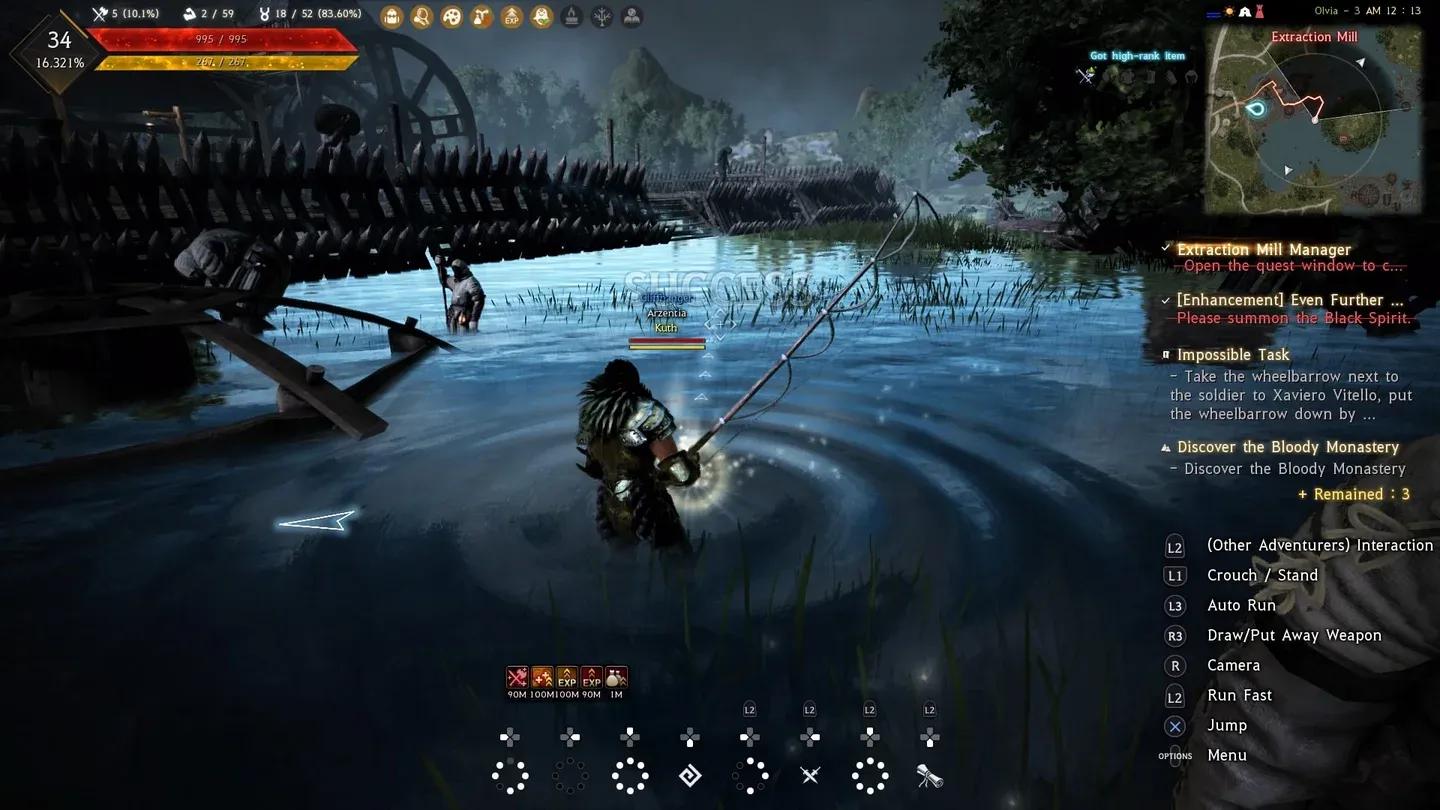The height and width of the screenshot is (810, 1440).
Task: Click the red tower icon above minimap
Action: 1260,12
